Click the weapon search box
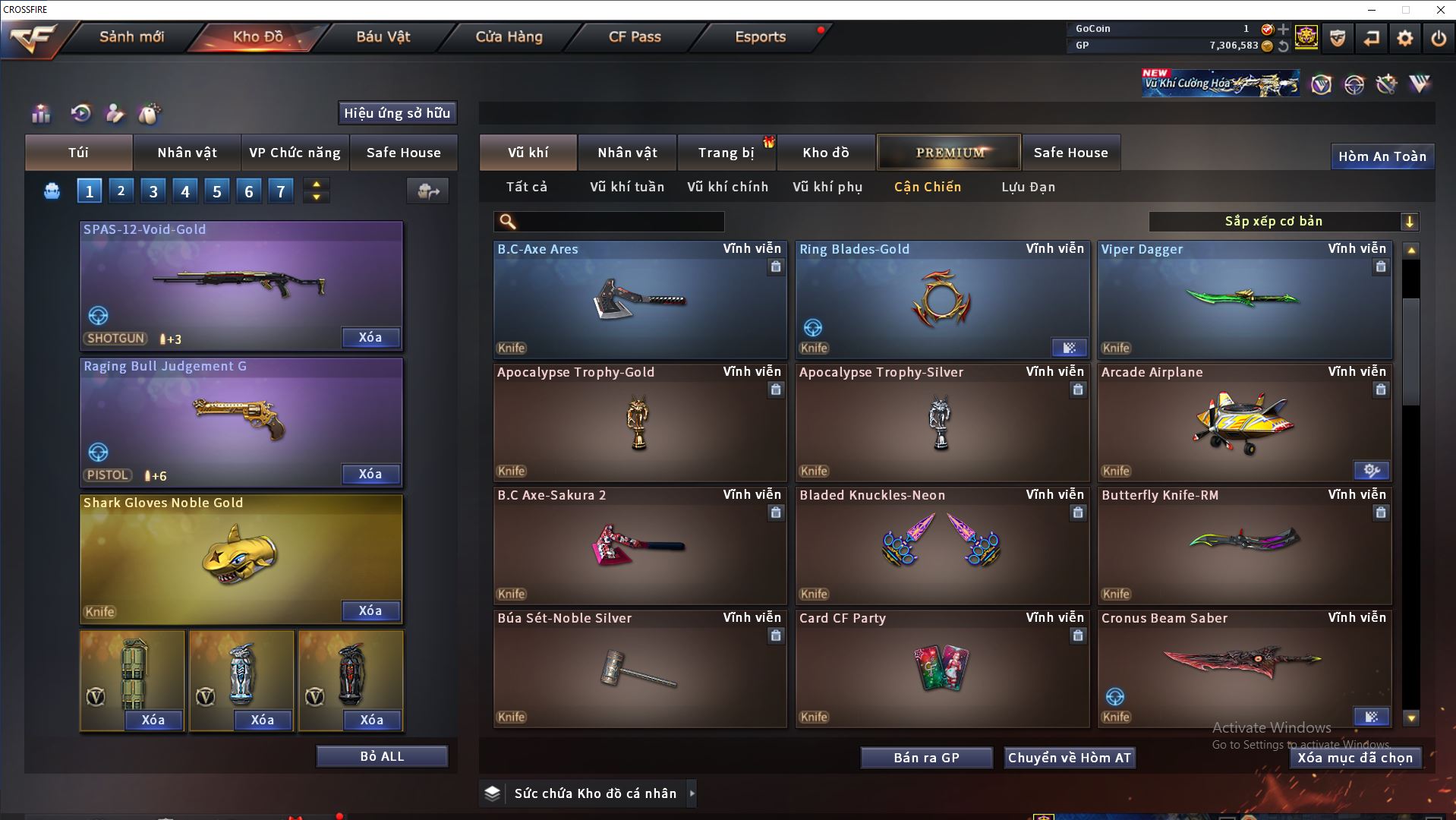The image size is (1456, 820). (619, 222)
